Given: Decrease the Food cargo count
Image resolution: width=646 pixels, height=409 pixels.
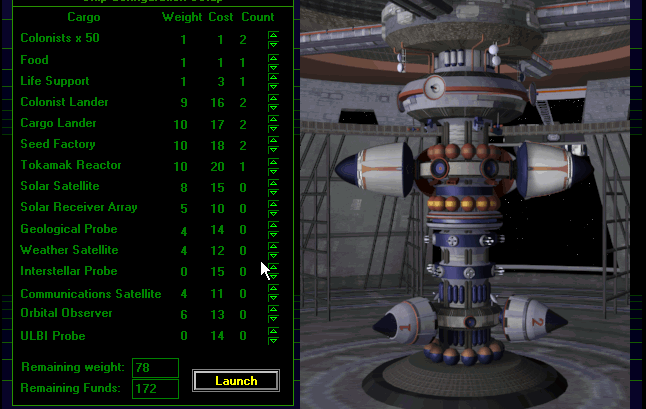Looking at the screenshot, I should (273, 65).
